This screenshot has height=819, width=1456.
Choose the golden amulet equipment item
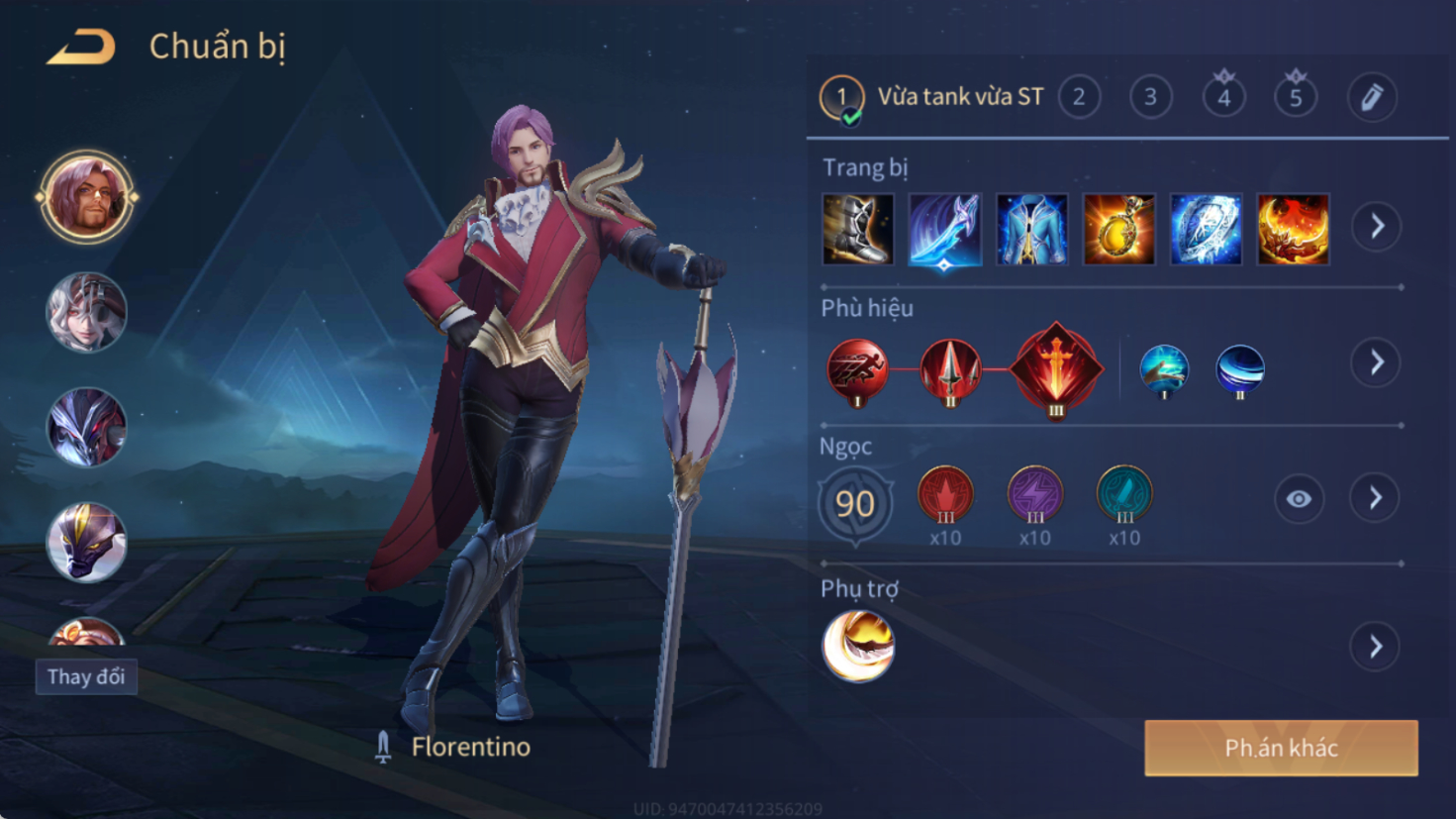[1118, 230]
